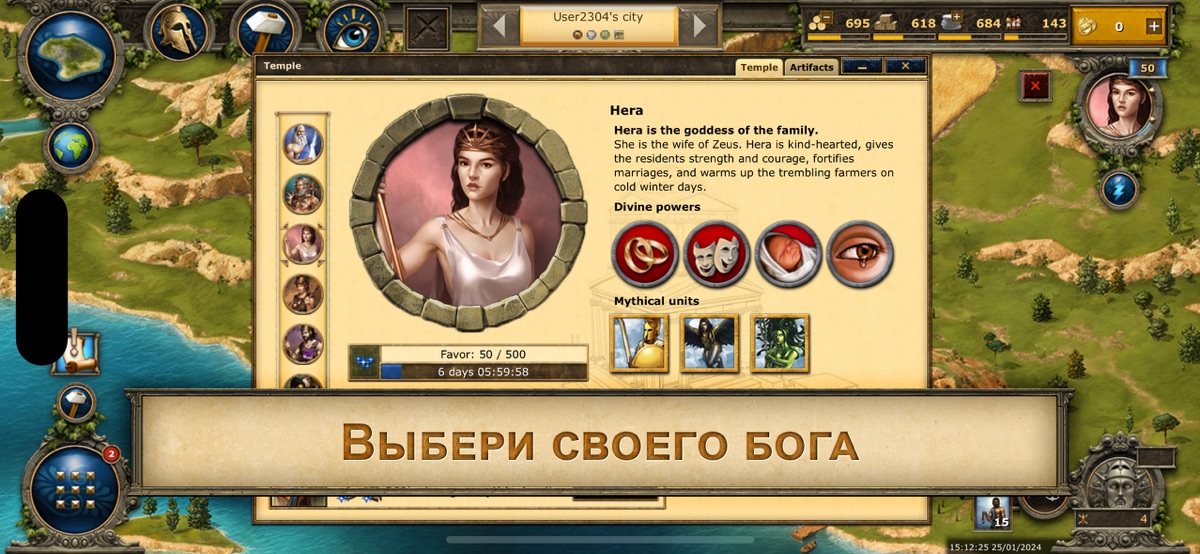
Task: Select the theater masks divine power
Action: [717, 254]
